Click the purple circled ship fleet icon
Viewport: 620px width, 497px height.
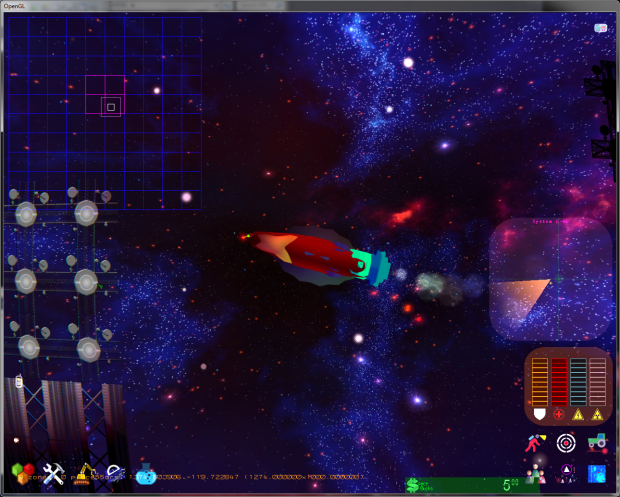tap(567, 472)
